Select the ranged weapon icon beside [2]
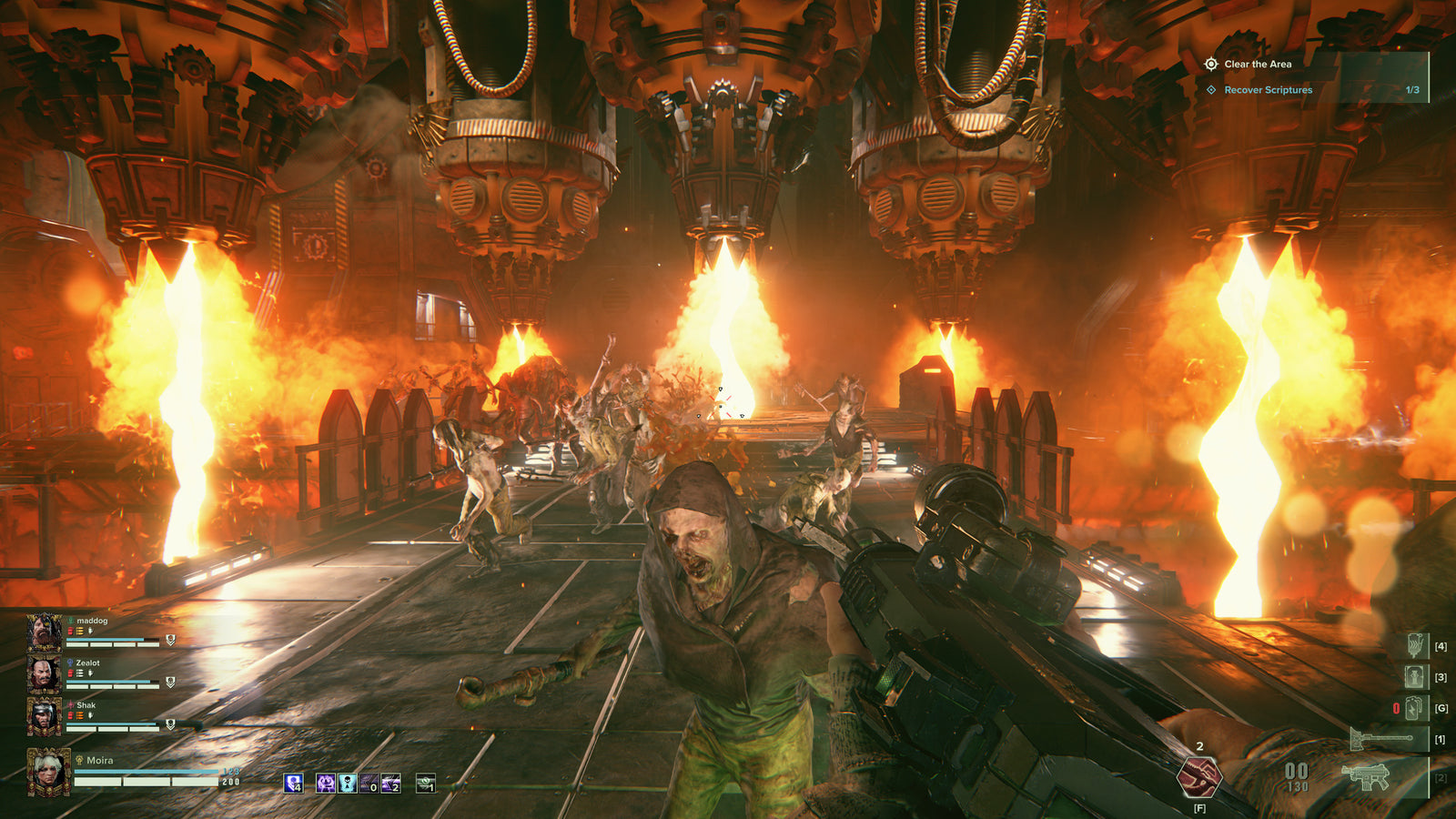Screen dimensions: 1456x819 [x=1366, y=776]
